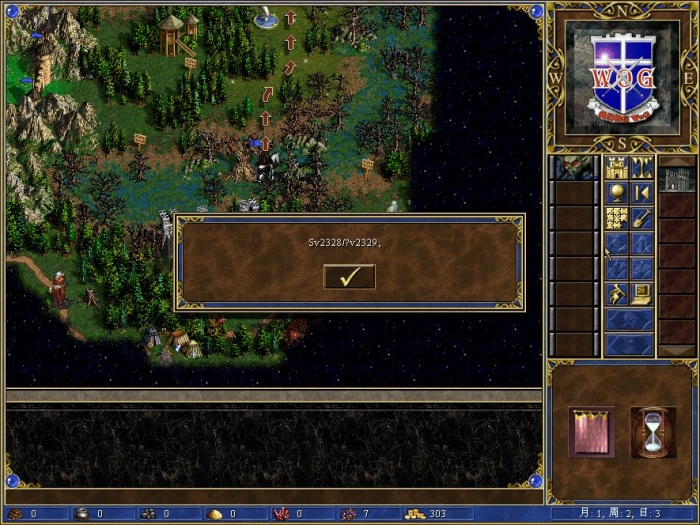Click the running figure button

pos(616,295)
